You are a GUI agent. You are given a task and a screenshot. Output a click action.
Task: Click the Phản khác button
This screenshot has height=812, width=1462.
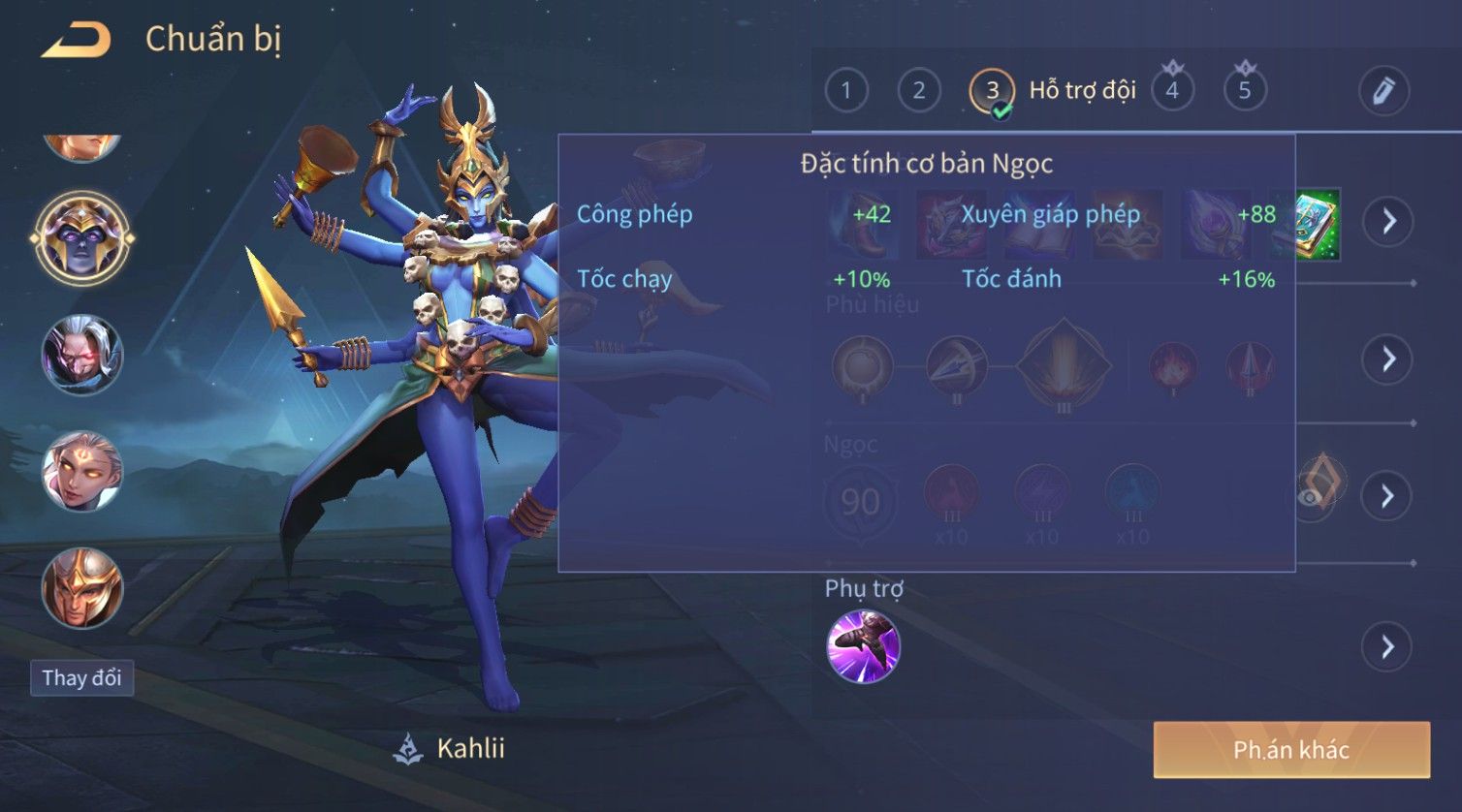pos(1290,749)
